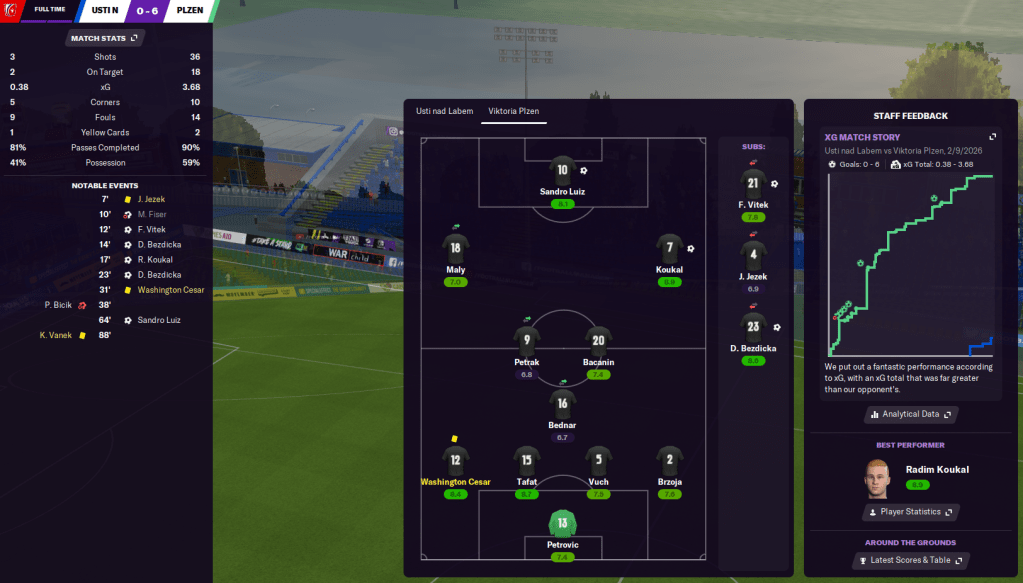Screen dimensions: 1023x583
Task: View Latest Scores & Table
Action: point(909,560)
